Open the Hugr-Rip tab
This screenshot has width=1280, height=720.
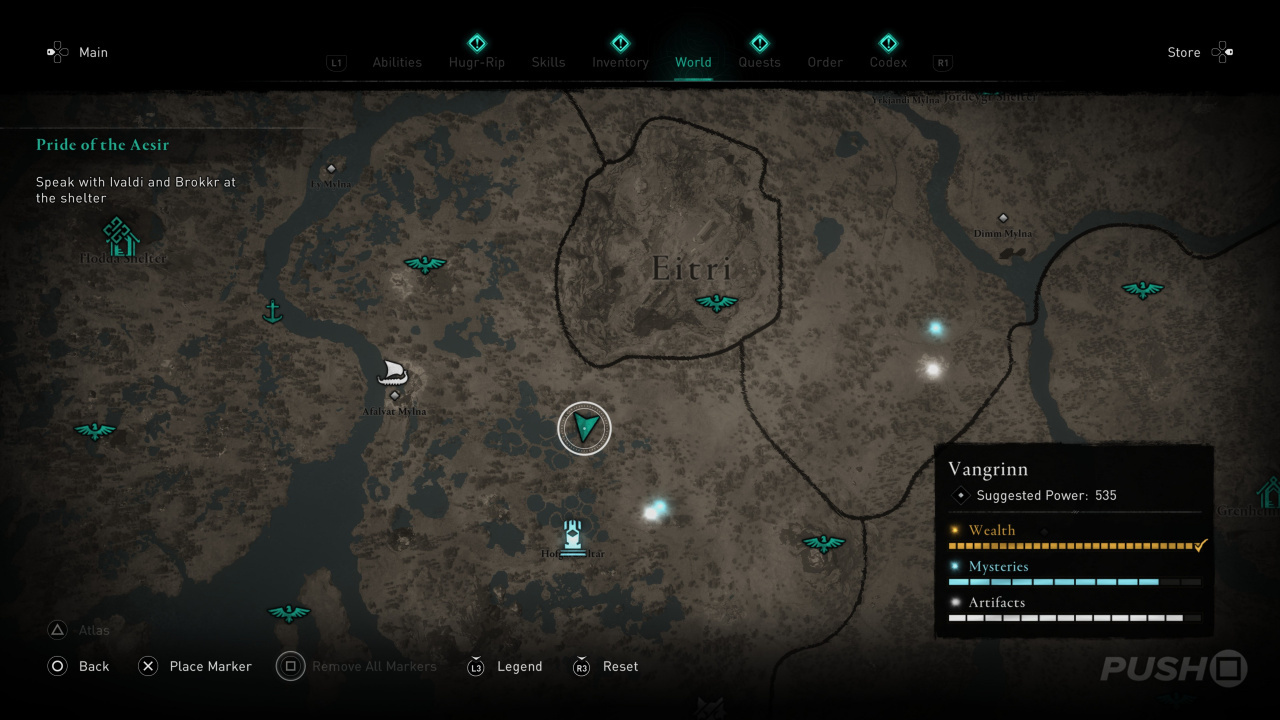tap(477, 62)
